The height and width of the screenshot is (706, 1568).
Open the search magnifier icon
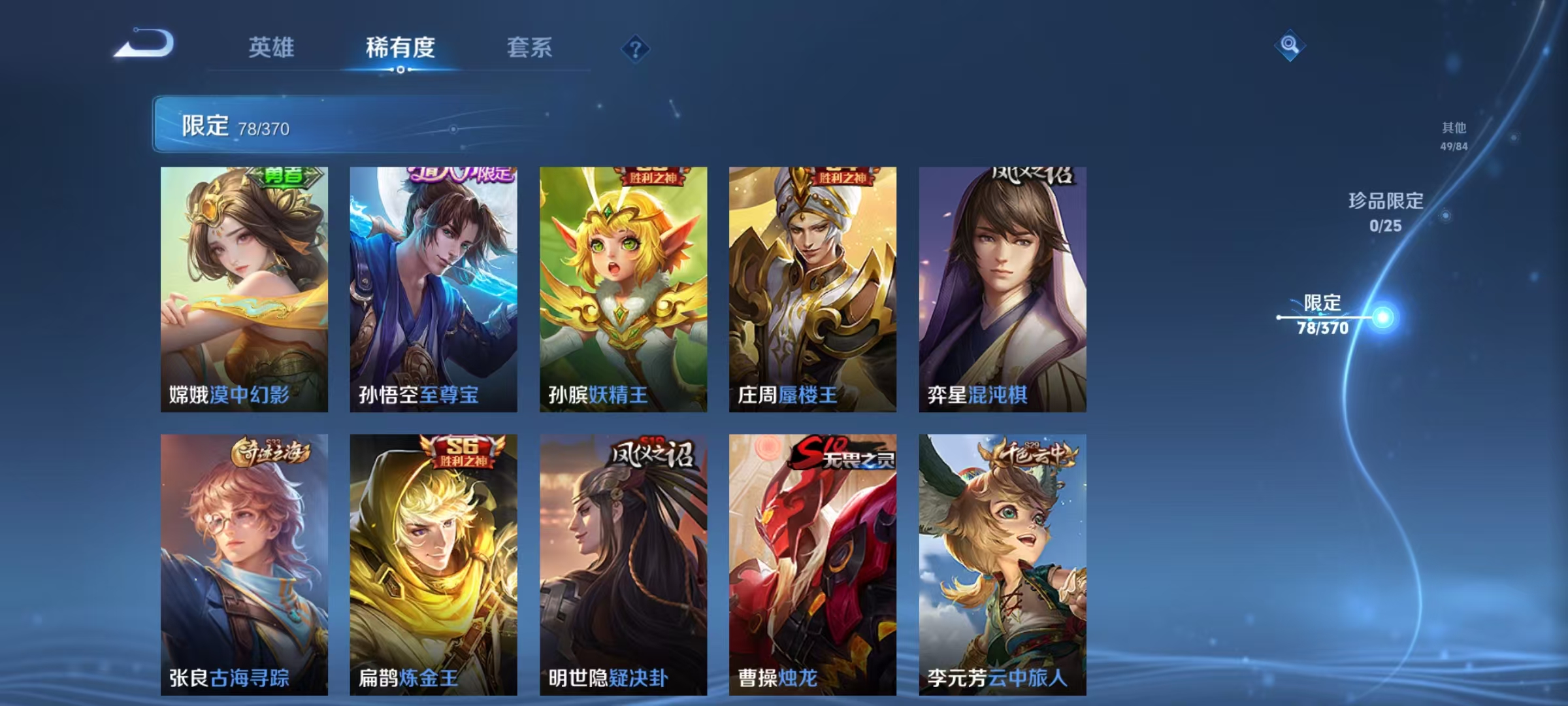coord(1289,44)
